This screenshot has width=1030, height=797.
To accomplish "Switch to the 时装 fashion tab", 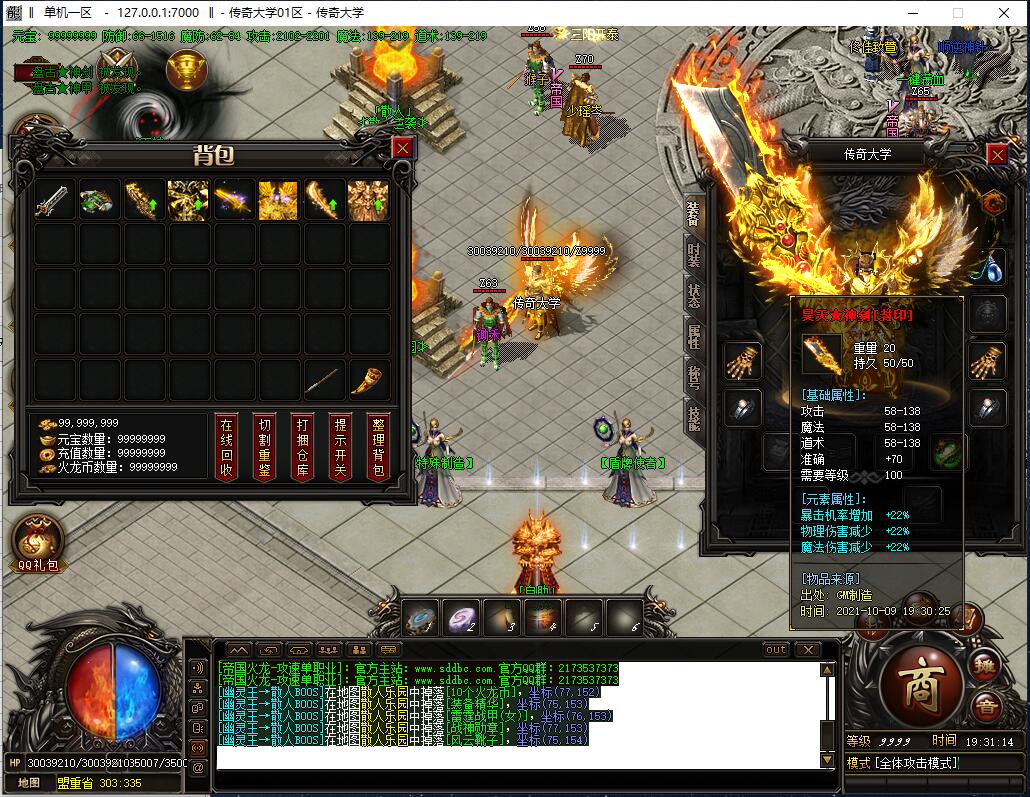I will (694, 256).
